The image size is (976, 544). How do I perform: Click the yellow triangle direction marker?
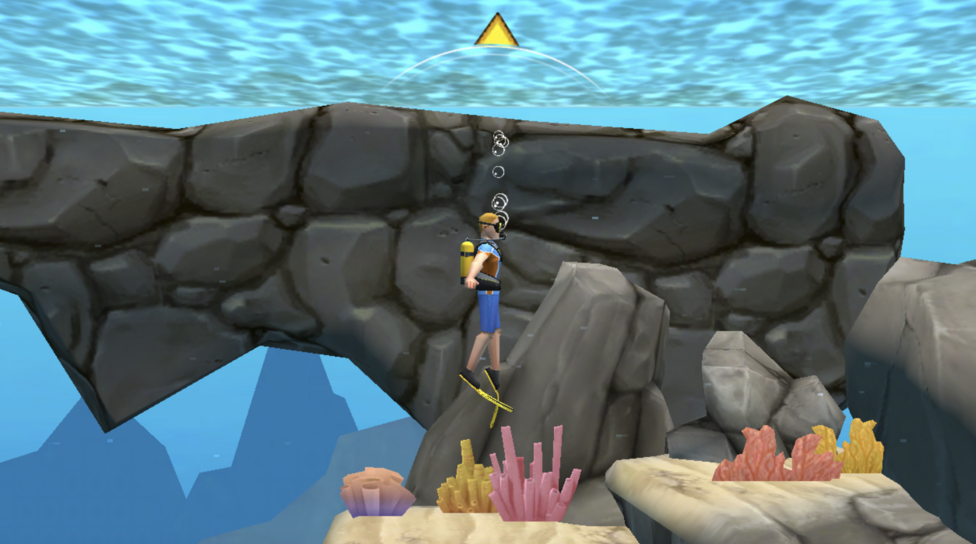(496, 33)
